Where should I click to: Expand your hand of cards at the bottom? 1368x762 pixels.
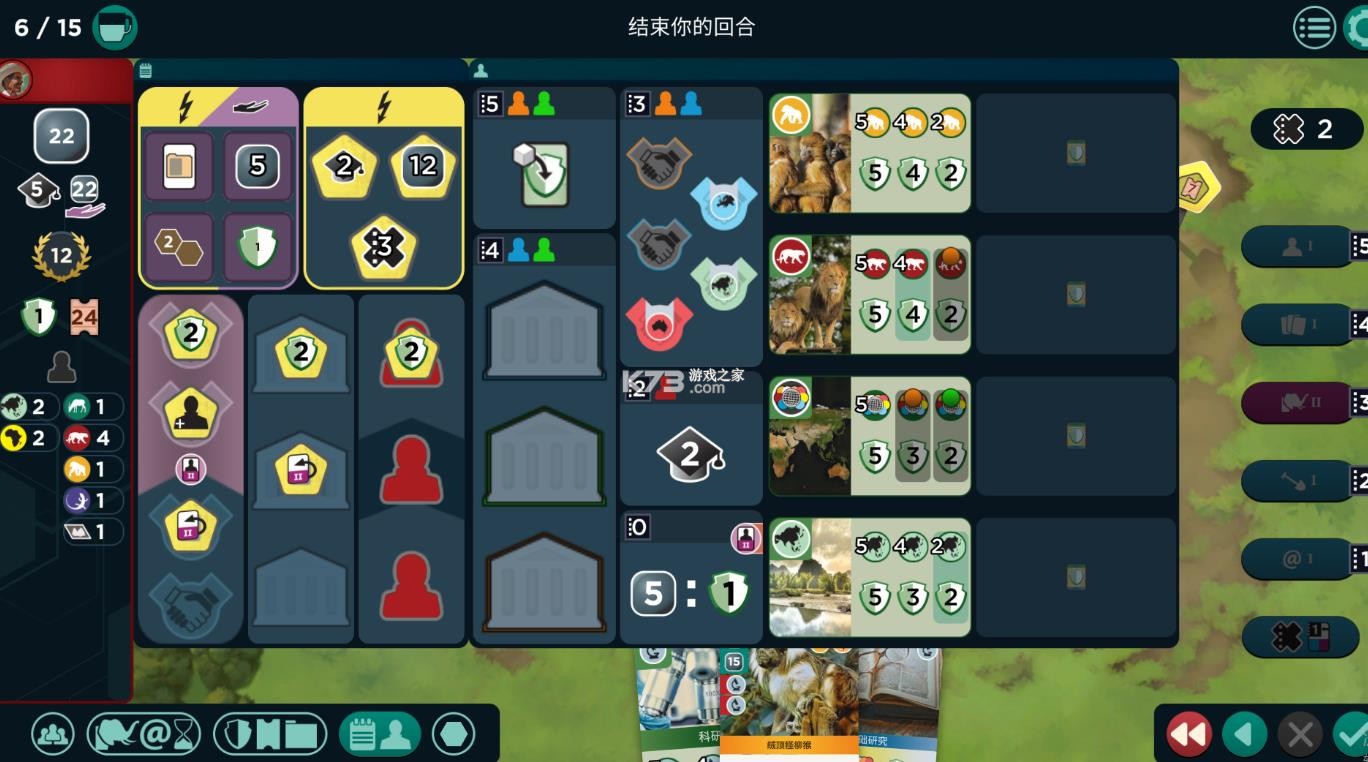pyautogui.click(x=790, y=710)
